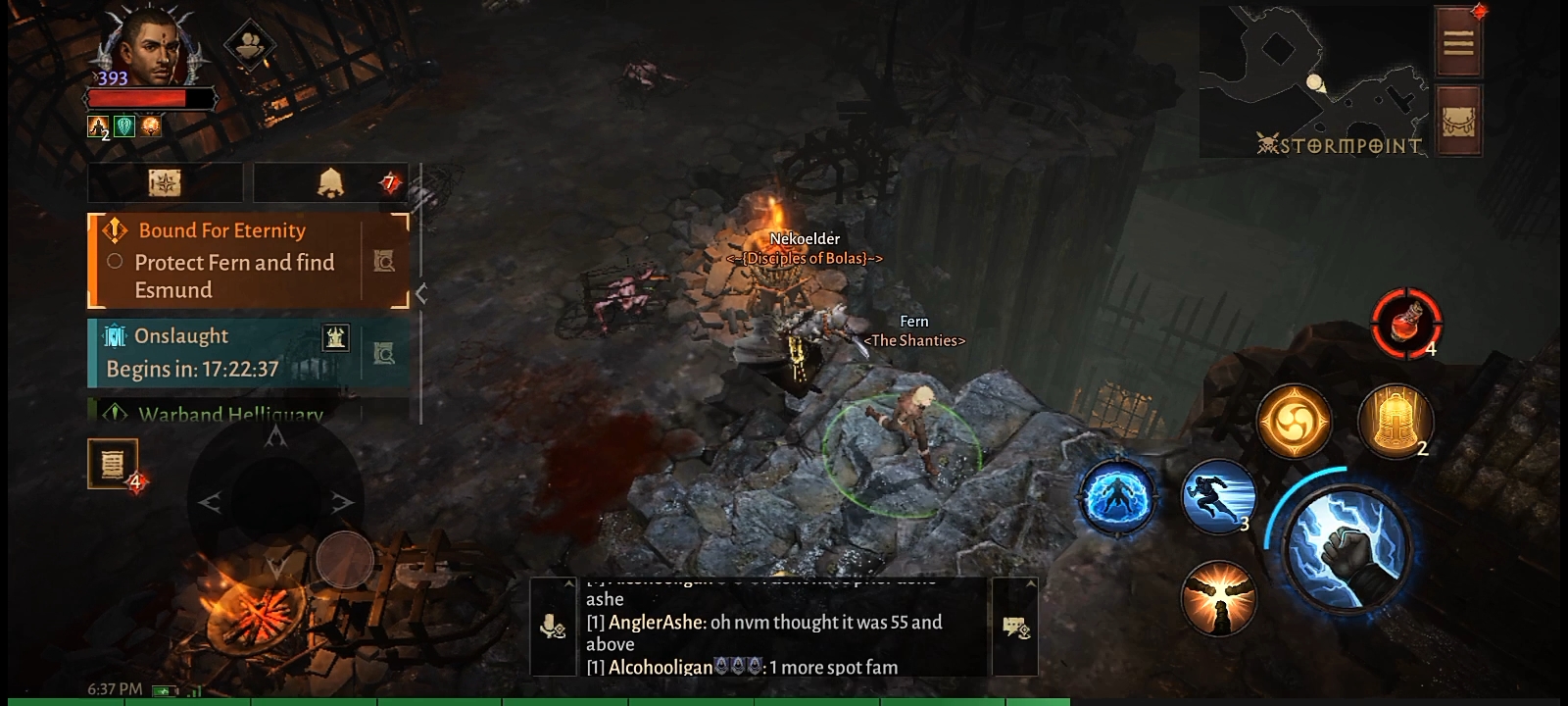1568x706 pixels.
Task: Activate the golden bell skill
Action: pyautogui.click(x=1395, y=422)
